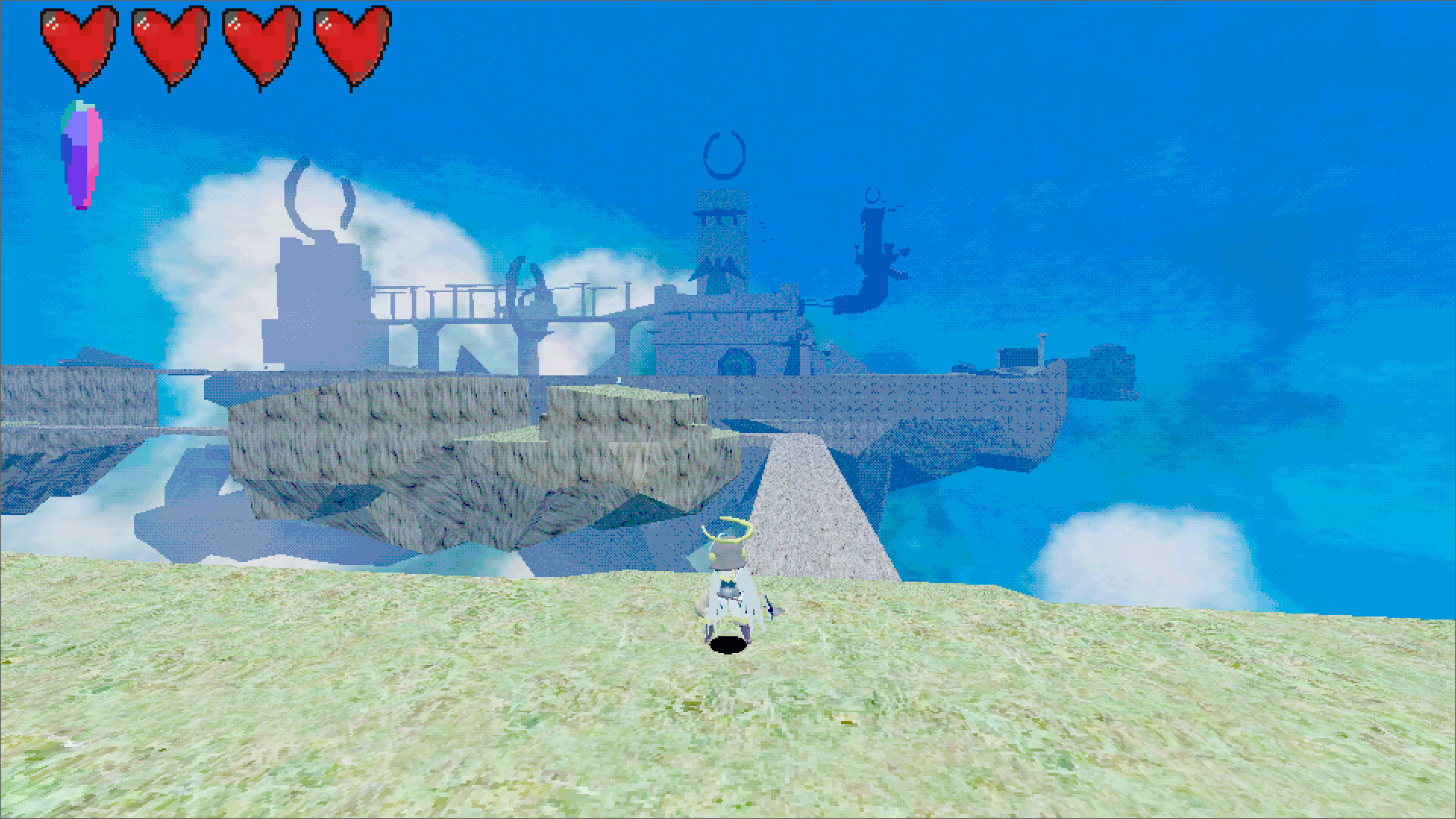Click the fourth heart in the top-left
Screen dimensions: 1456x819
click(350, 45)
